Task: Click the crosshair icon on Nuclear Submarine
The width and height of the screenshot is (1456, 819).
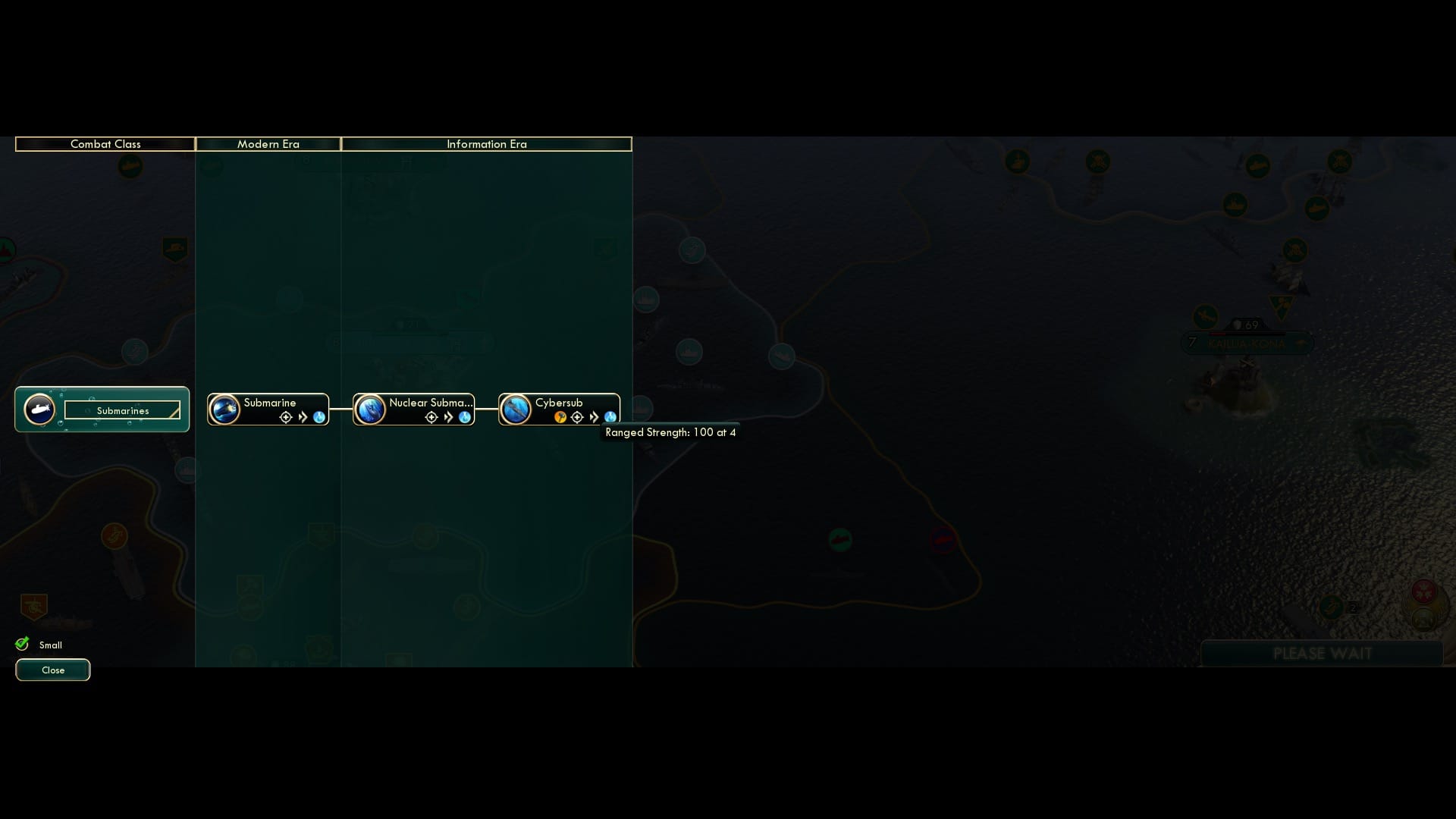Action: coord(430,417)
